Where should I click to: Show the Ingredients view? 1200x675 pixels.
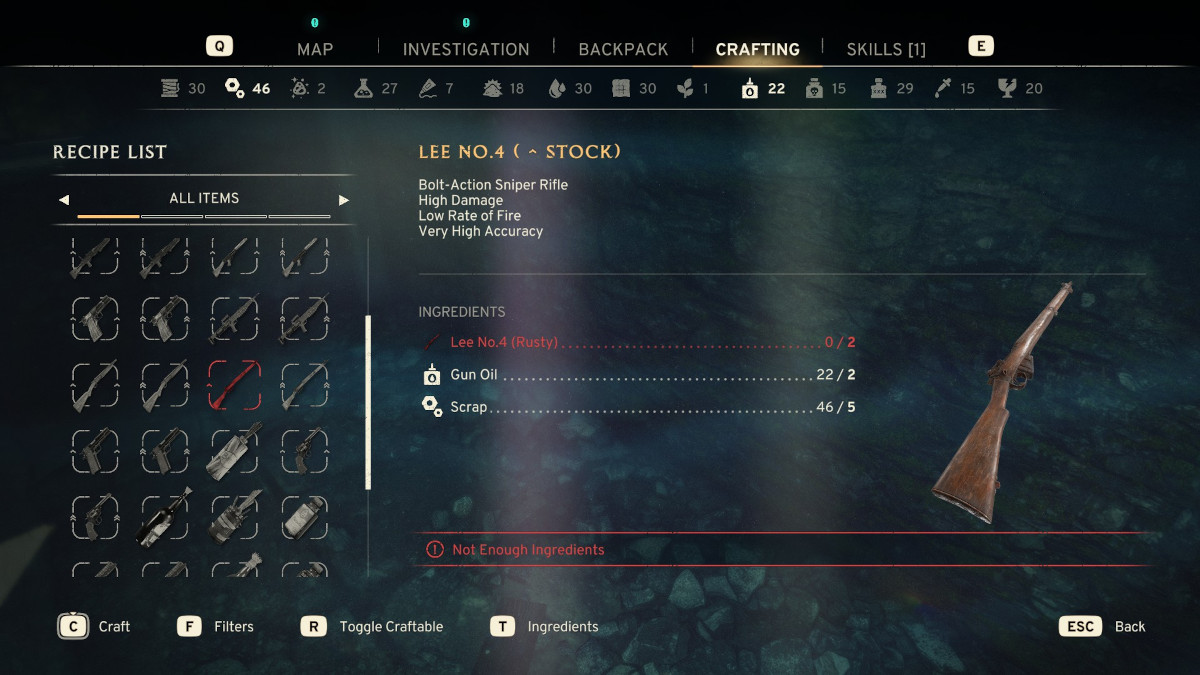(x=545, y=627)
